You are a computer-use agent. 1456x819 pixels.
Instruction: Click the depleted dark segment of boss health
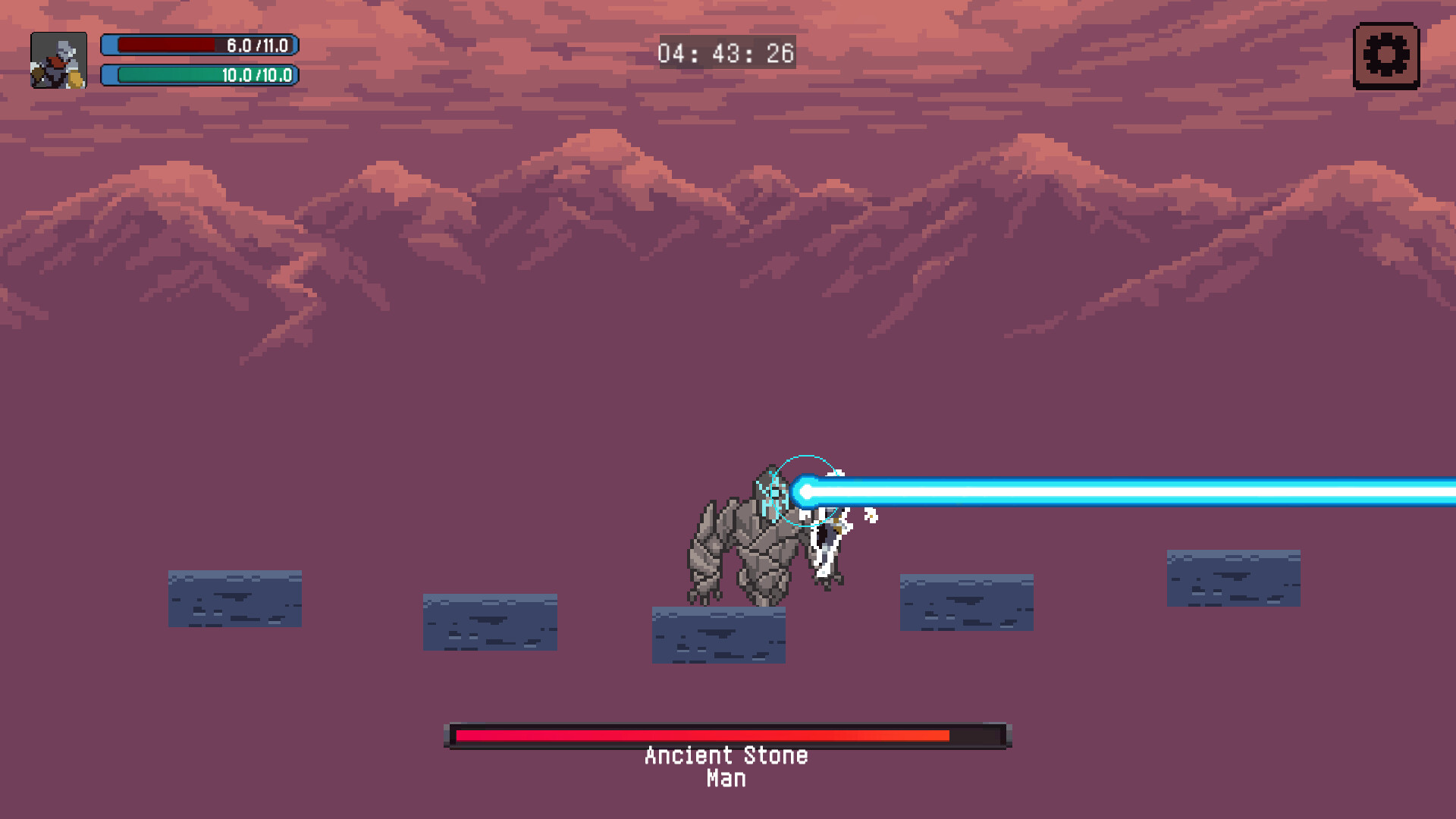pos(978,734)
